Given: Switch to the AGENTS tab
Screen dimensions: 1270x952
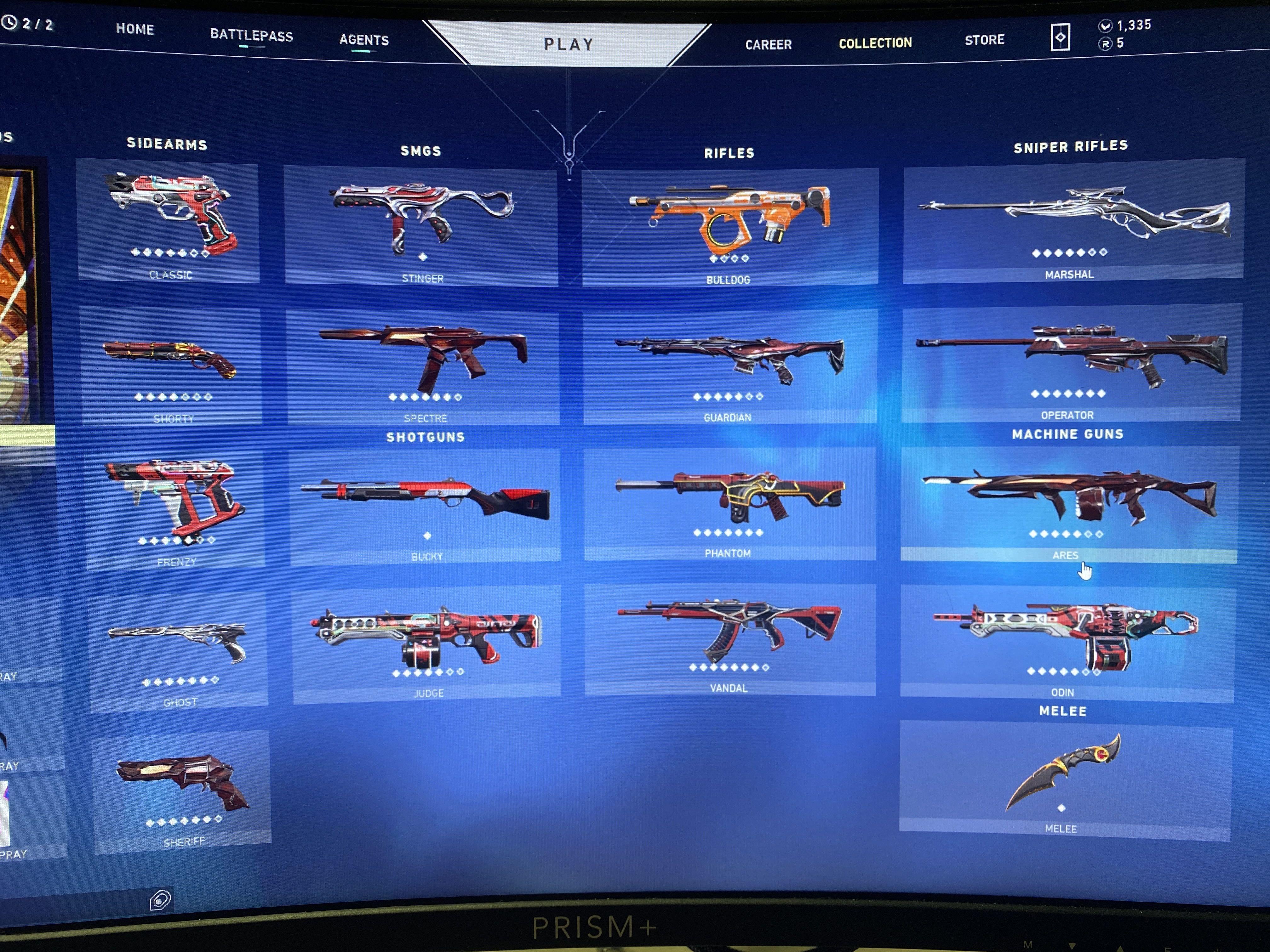Looking at the screenshot, I should (364, 40).
